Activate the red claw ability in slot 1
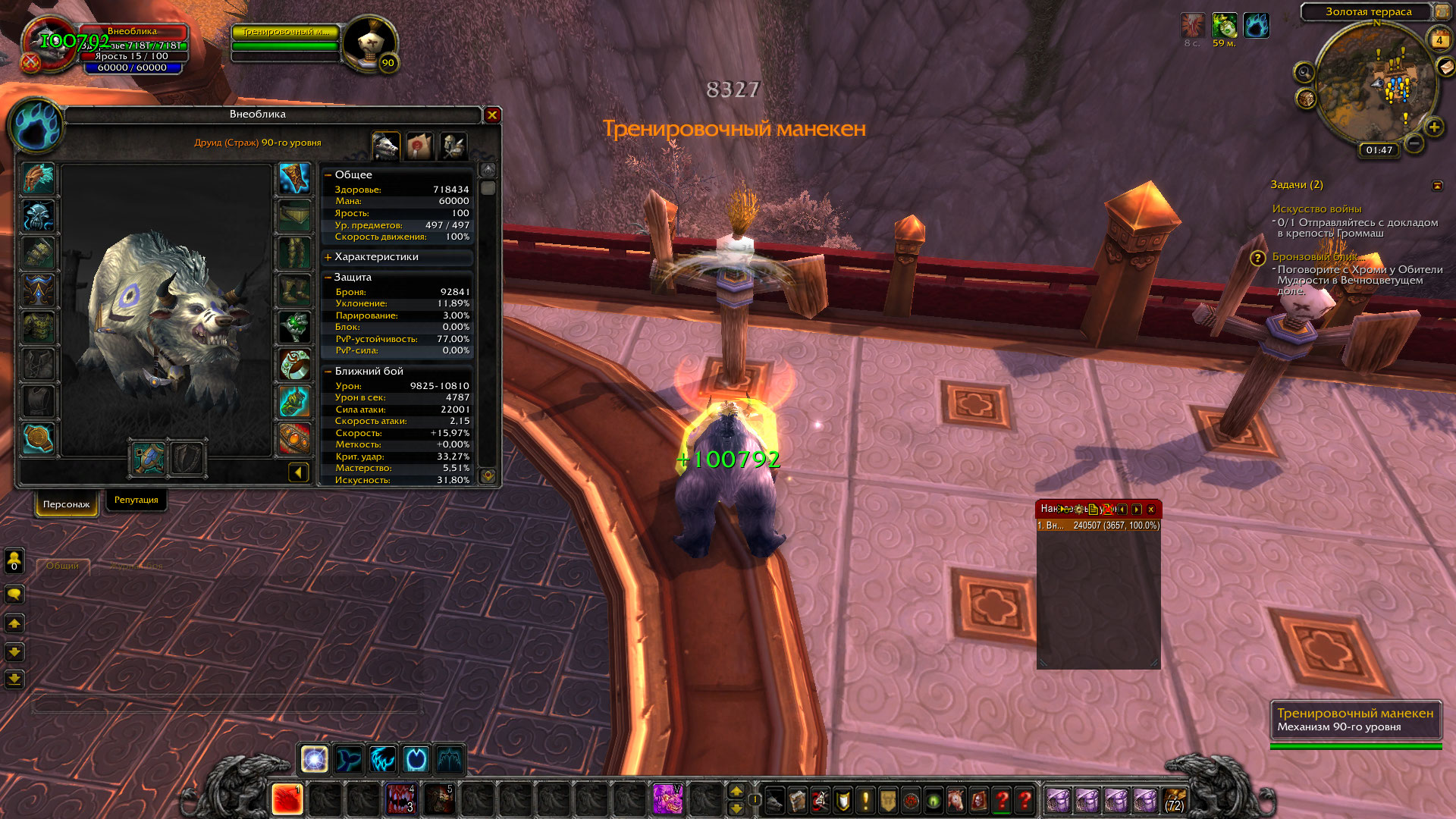Image resolution: width=1456 pixels, height=819 pixels. click(287, 800)
